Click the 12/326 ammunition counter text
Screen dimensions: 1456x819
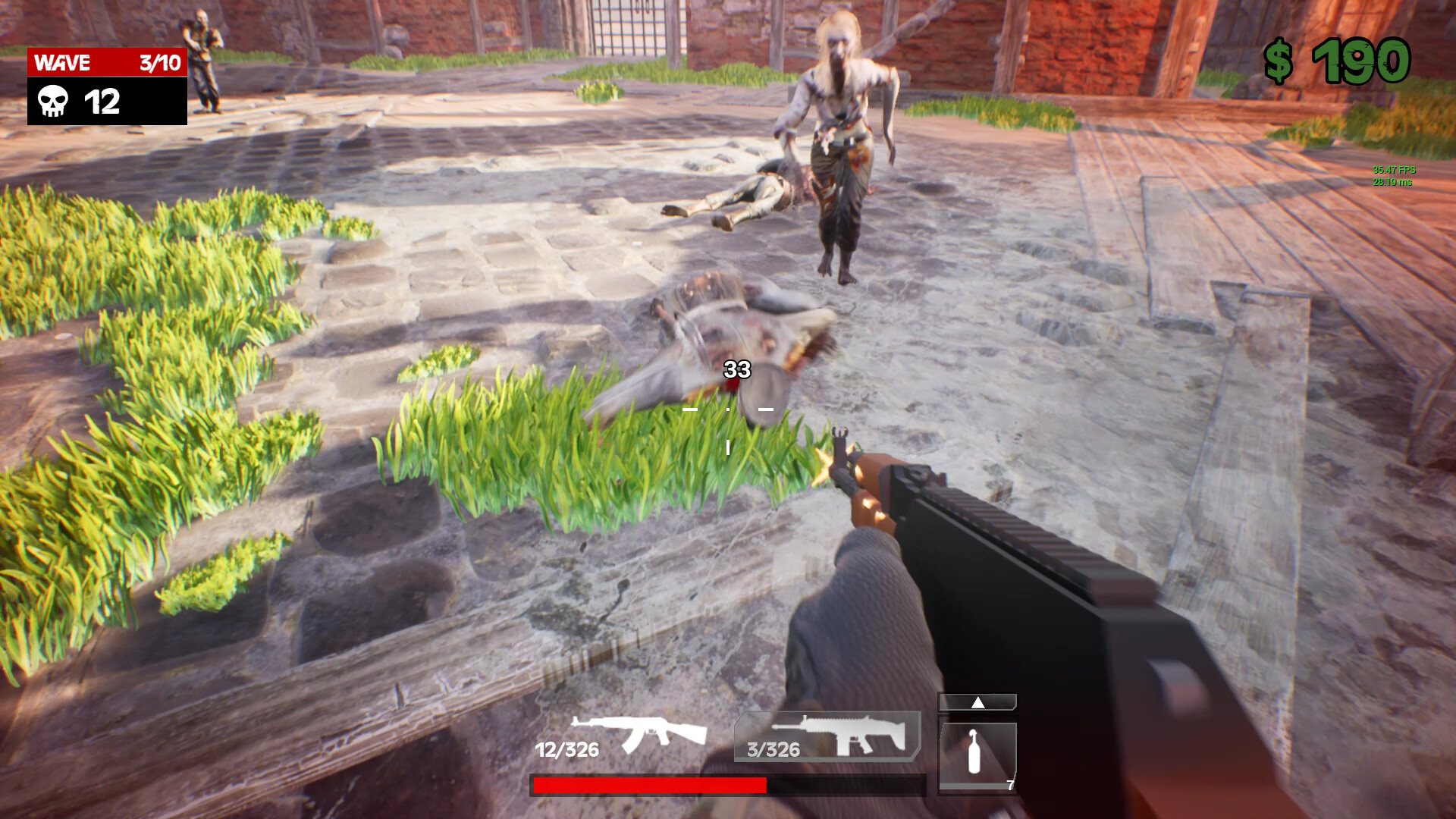(567, 751)
